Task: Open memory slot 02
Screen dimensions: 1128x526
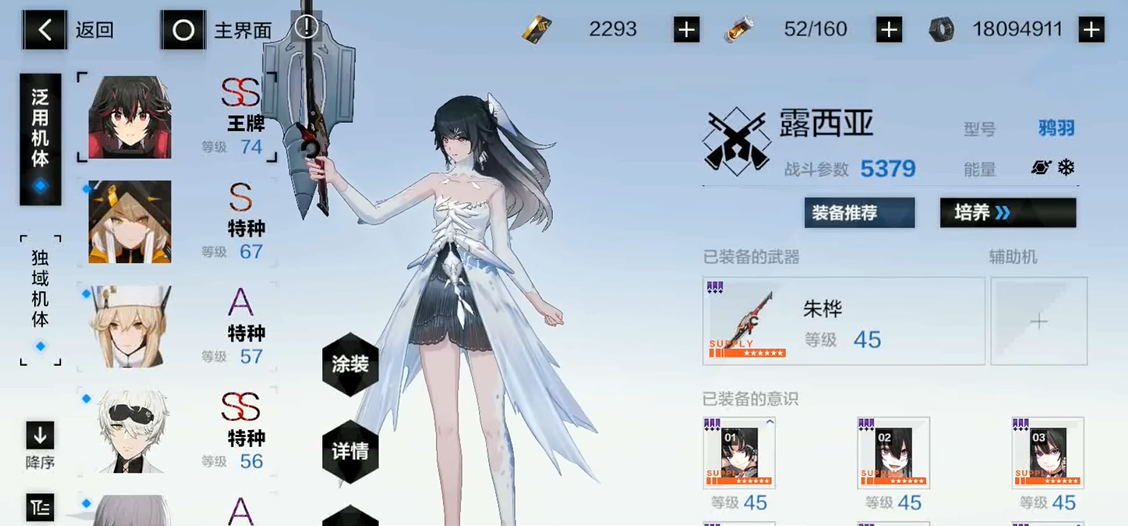Action: (x=893, y=453)
